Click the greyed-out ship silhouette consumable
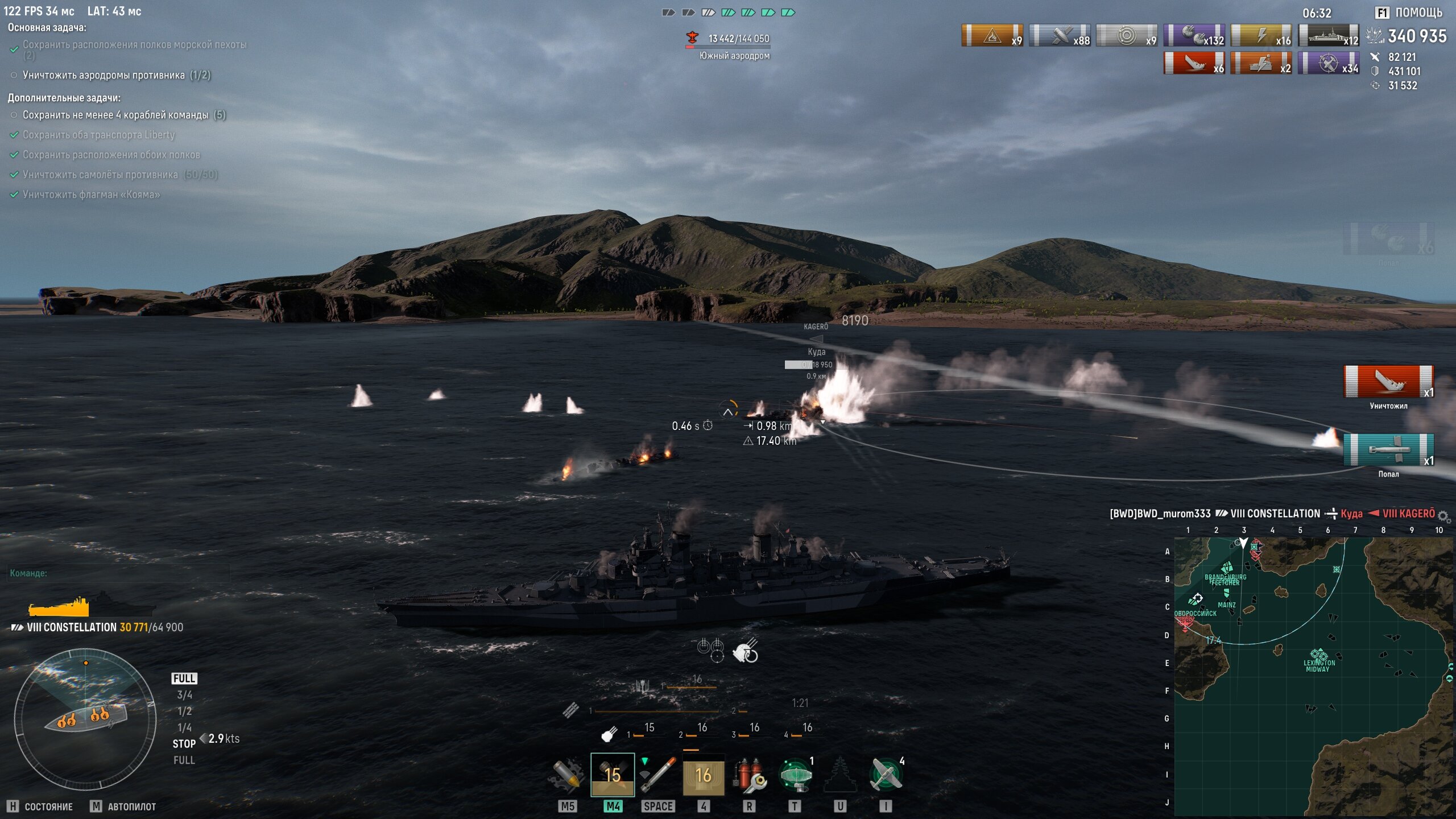The height and width of the screenshot is (819, 1456). tap(840, 775)
